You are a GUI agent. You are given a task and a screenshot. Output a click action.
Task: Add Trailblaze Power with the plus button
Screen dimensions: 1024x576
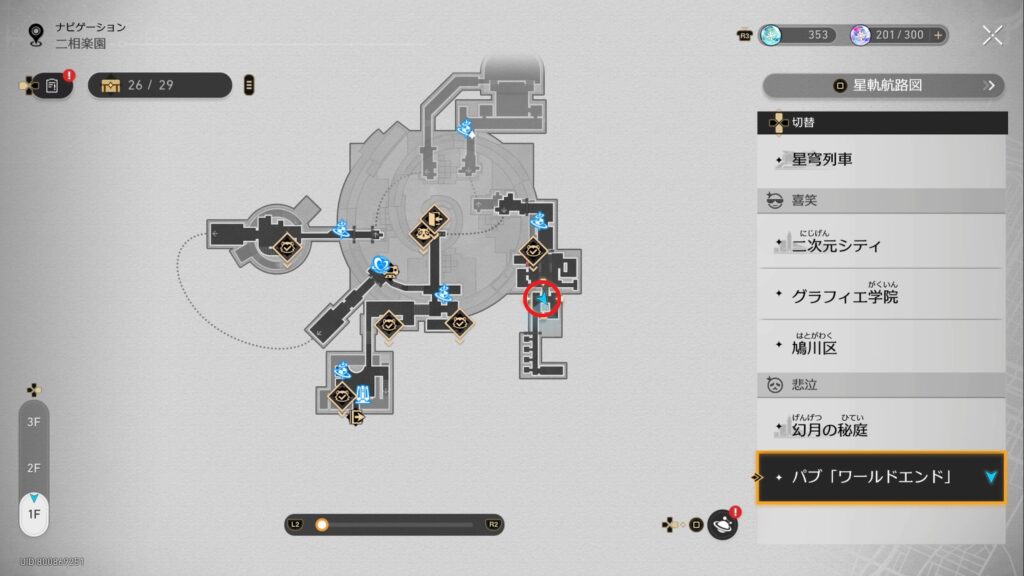(938, 35)
